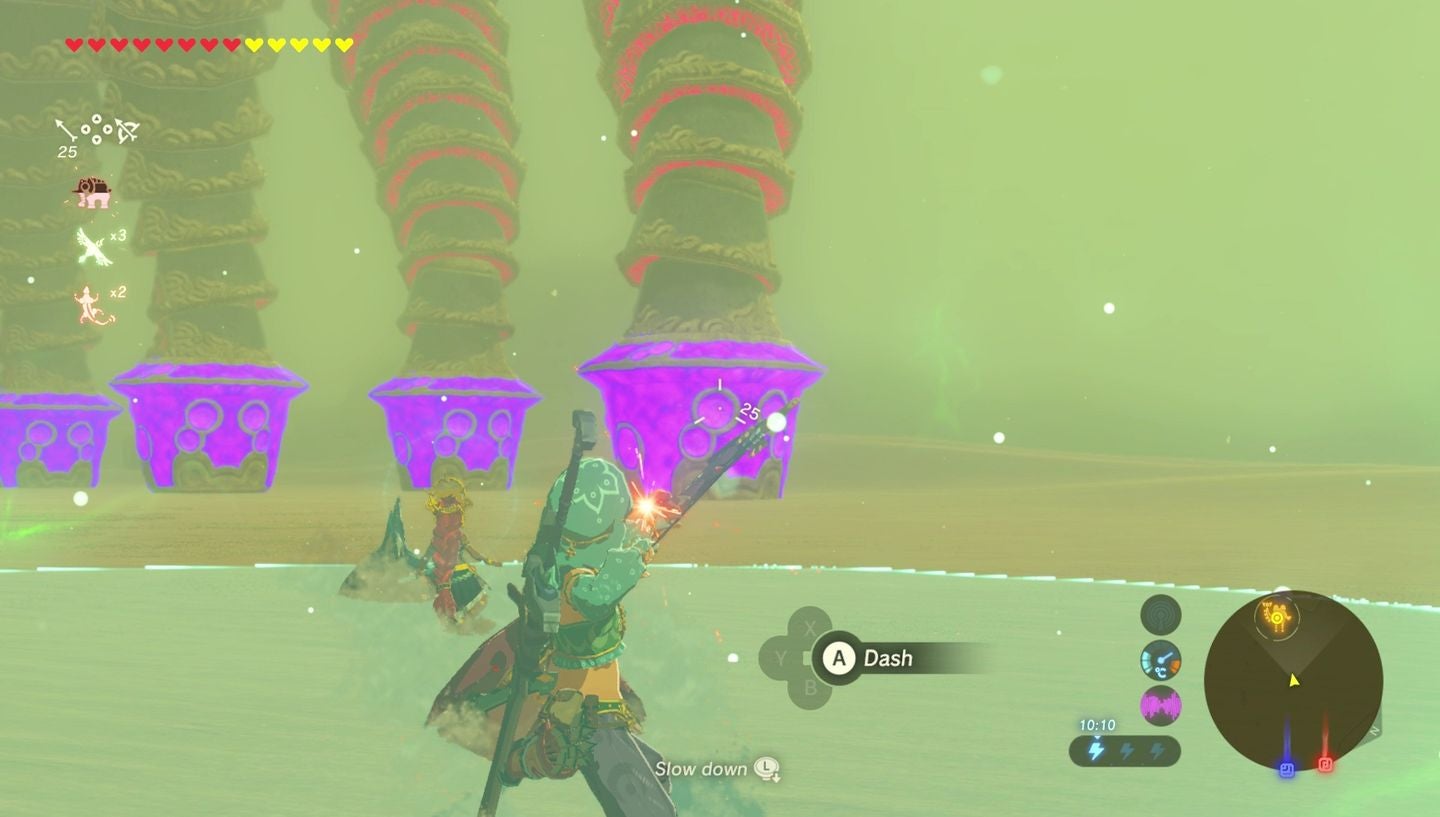Click the yellow player arrow on the minimap
This screenshot has width=1440, height=817.
click(x=1291, y=679)
